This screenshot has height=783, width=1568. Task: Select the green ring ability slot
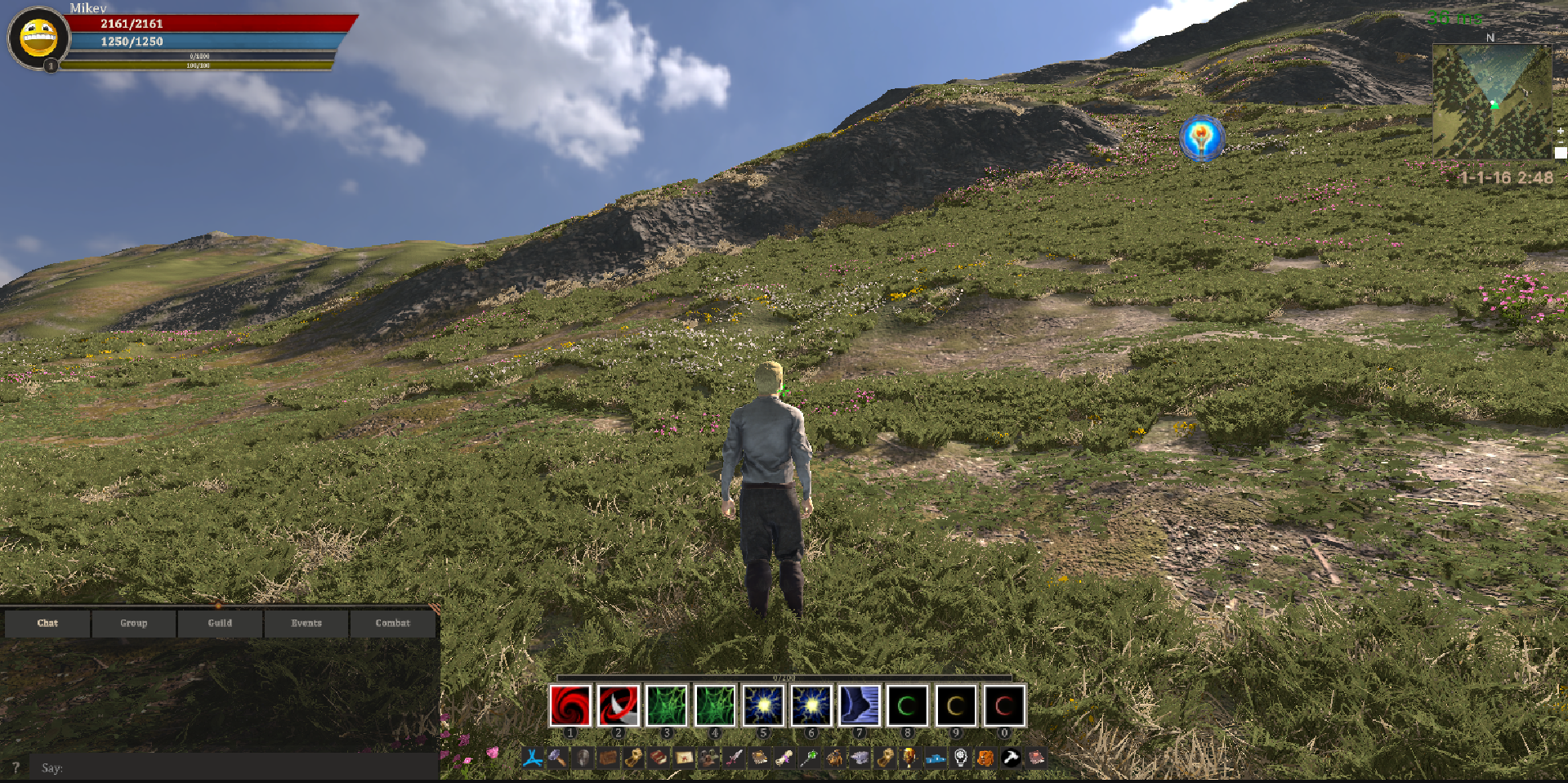click(x=908, y=705)
